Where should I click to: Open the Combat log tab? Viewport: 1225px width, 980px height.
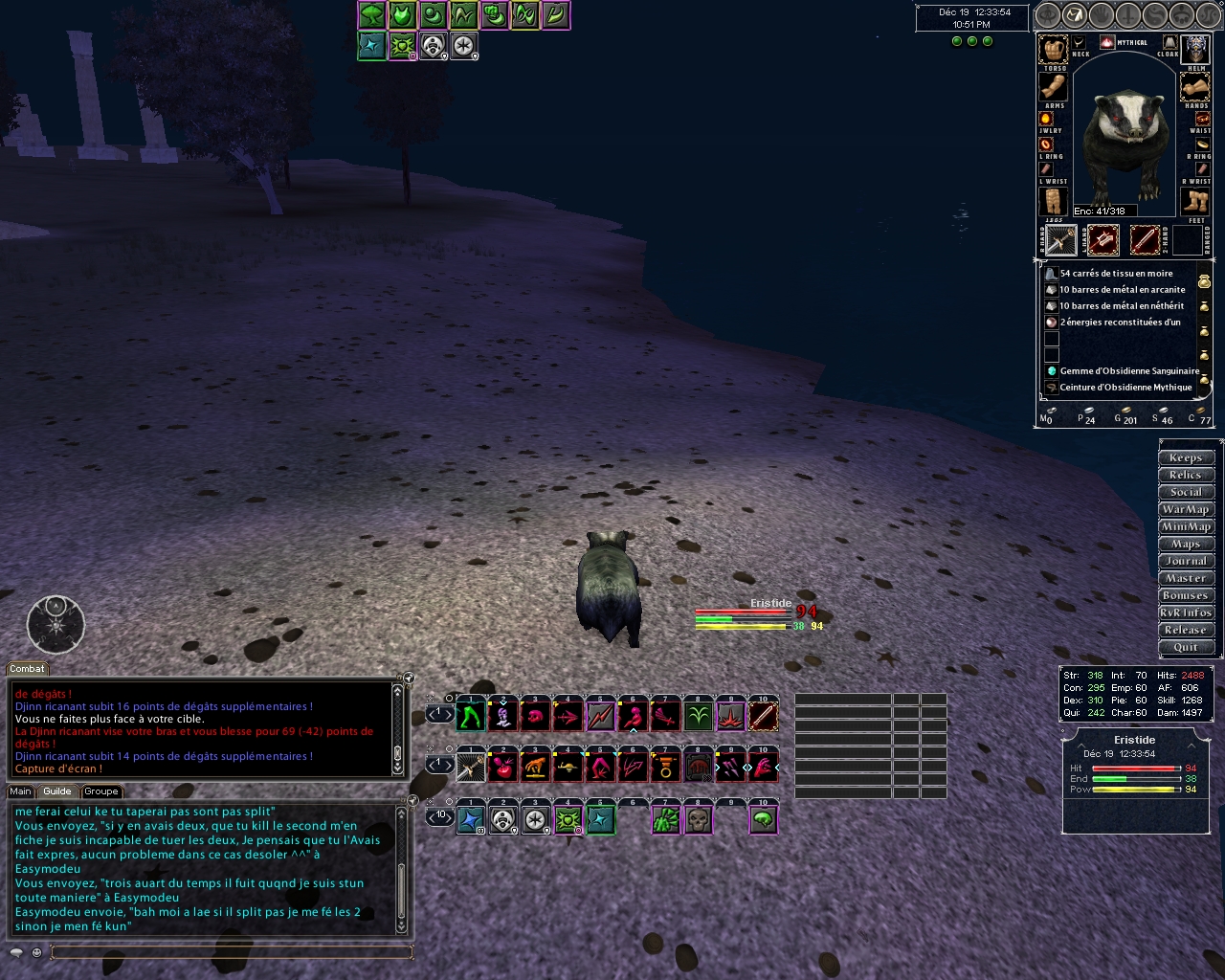coord(27,669)
